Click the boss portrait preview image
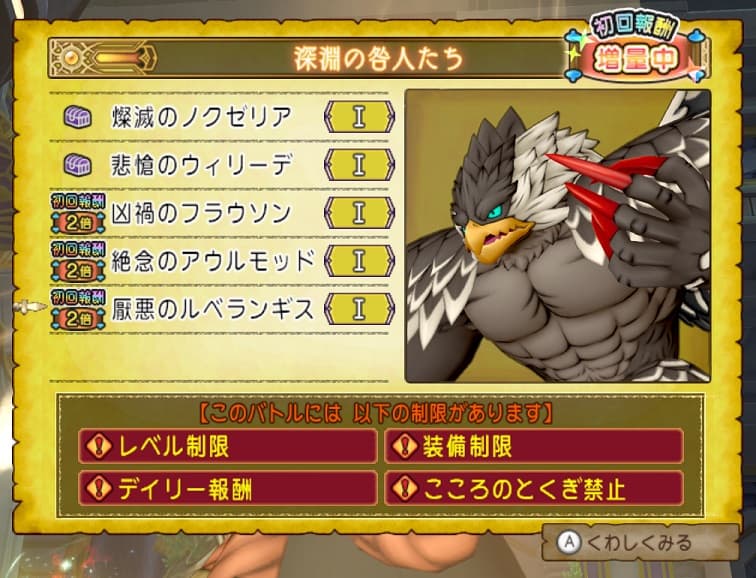 click(557, 236)
